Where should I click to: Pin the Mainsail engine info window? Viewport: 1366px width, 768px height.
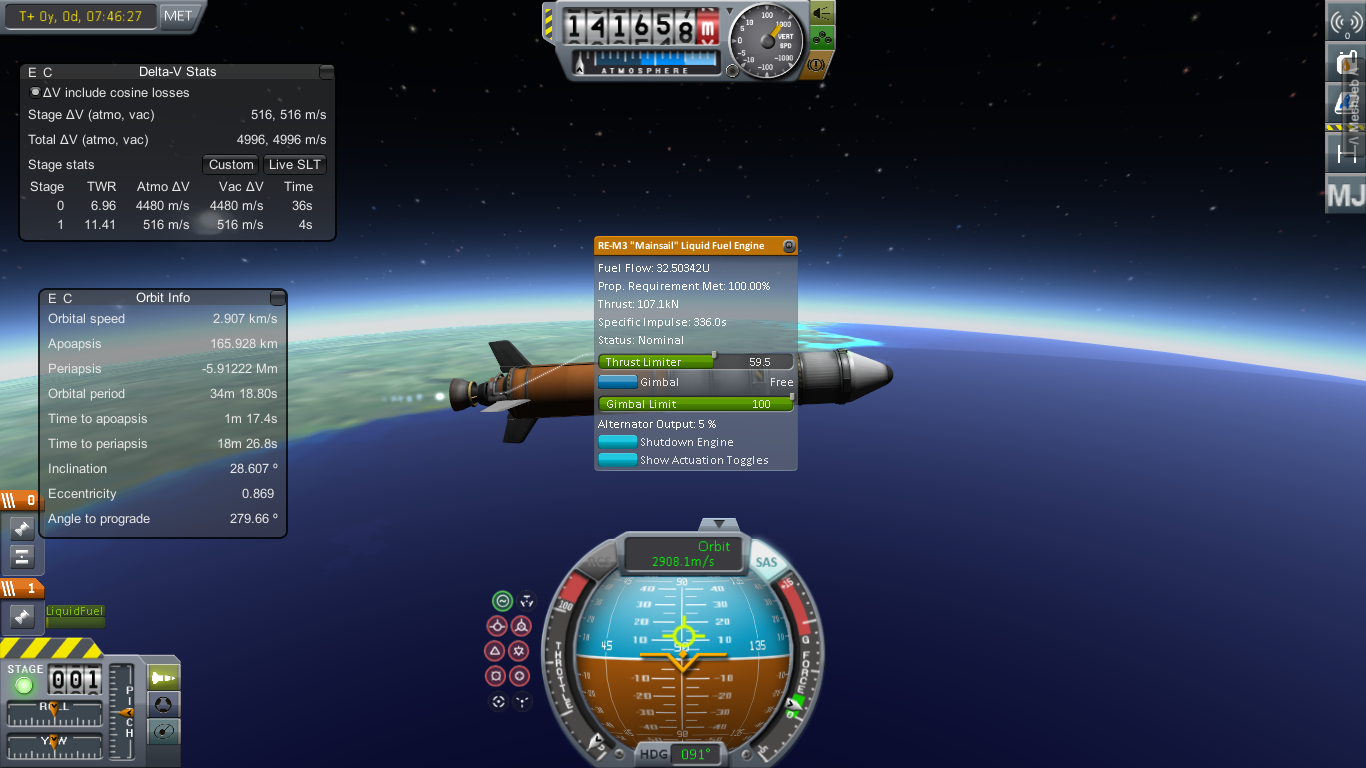789,246
